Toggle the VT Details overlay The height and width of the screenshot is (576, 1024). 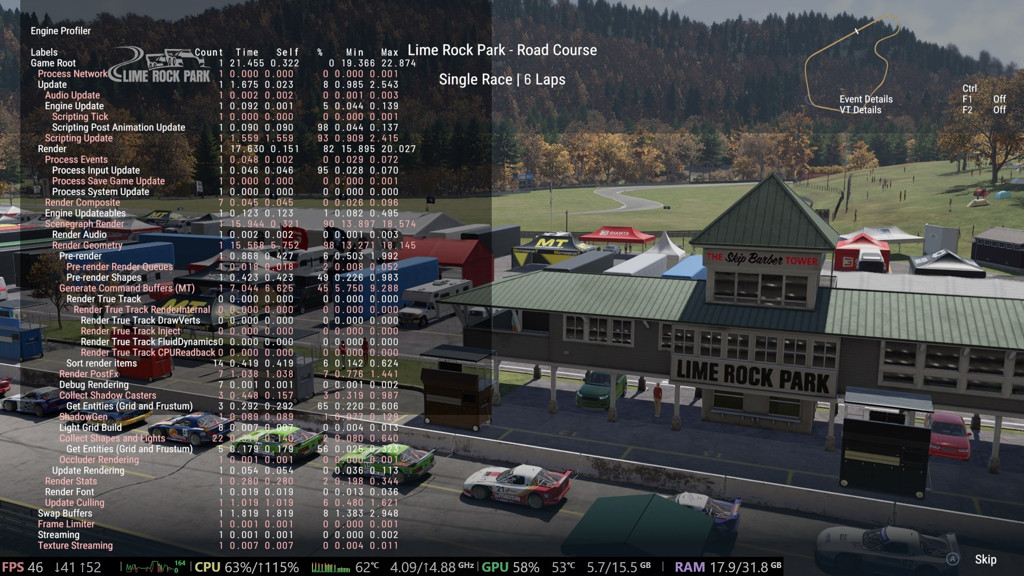click(x=860, y=110)
